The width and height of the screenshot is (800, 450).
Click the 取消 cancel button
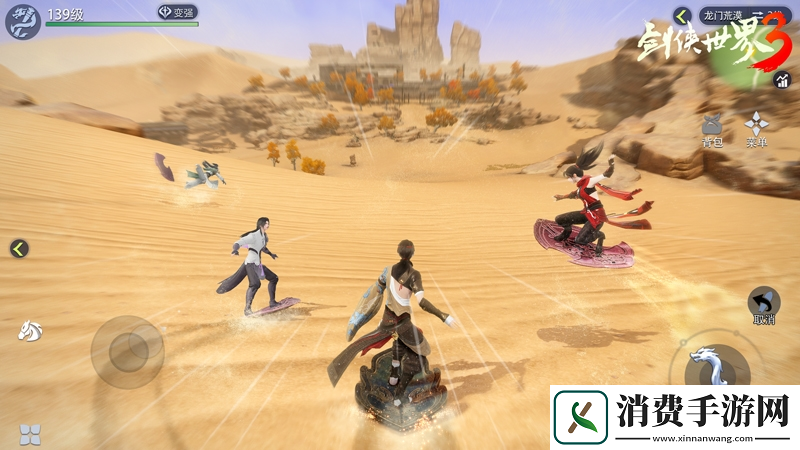[x=764, y=305]
